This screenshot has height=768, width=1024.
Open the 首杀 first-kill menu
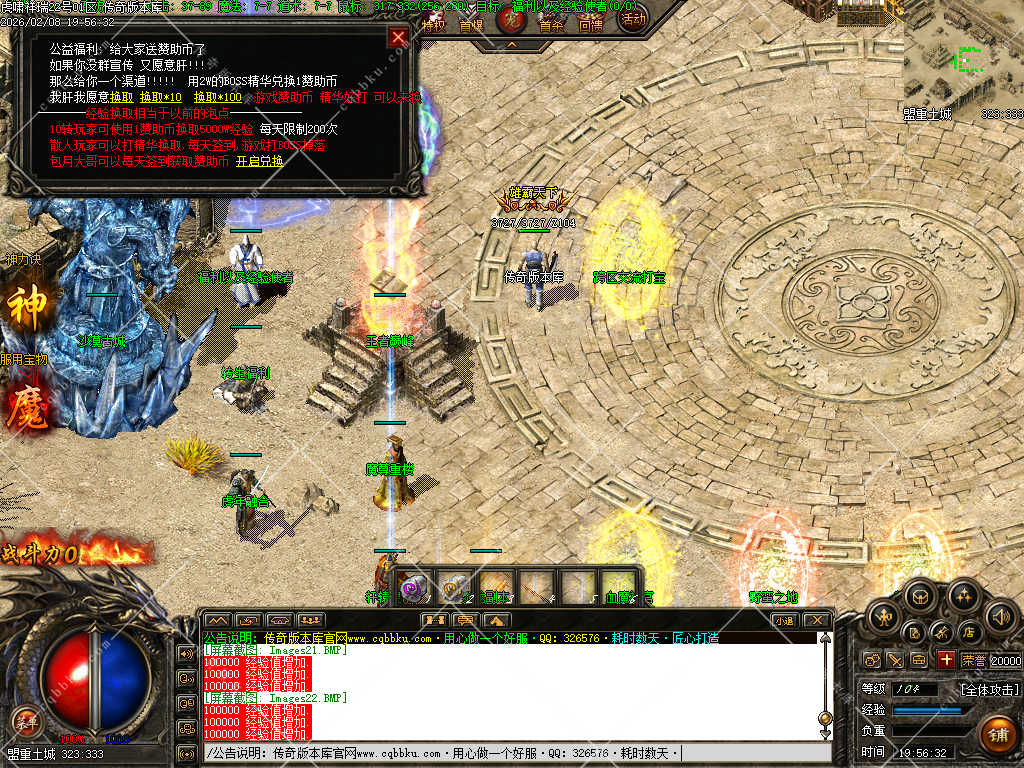click(551, 25)
